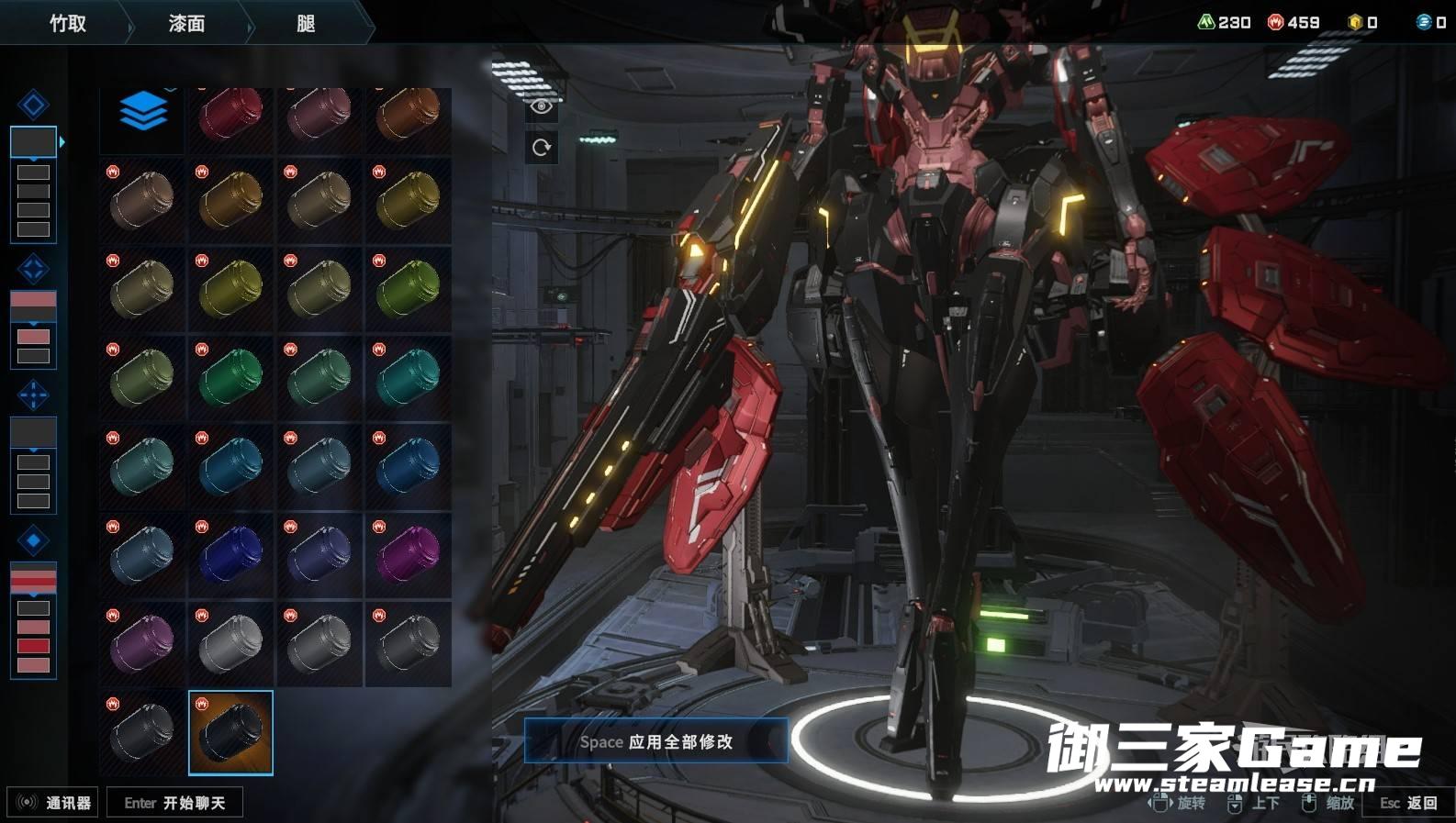Switch to the 竹取 breadcrumb tab
The image size is (1456, 823).
tap(67, 23)
